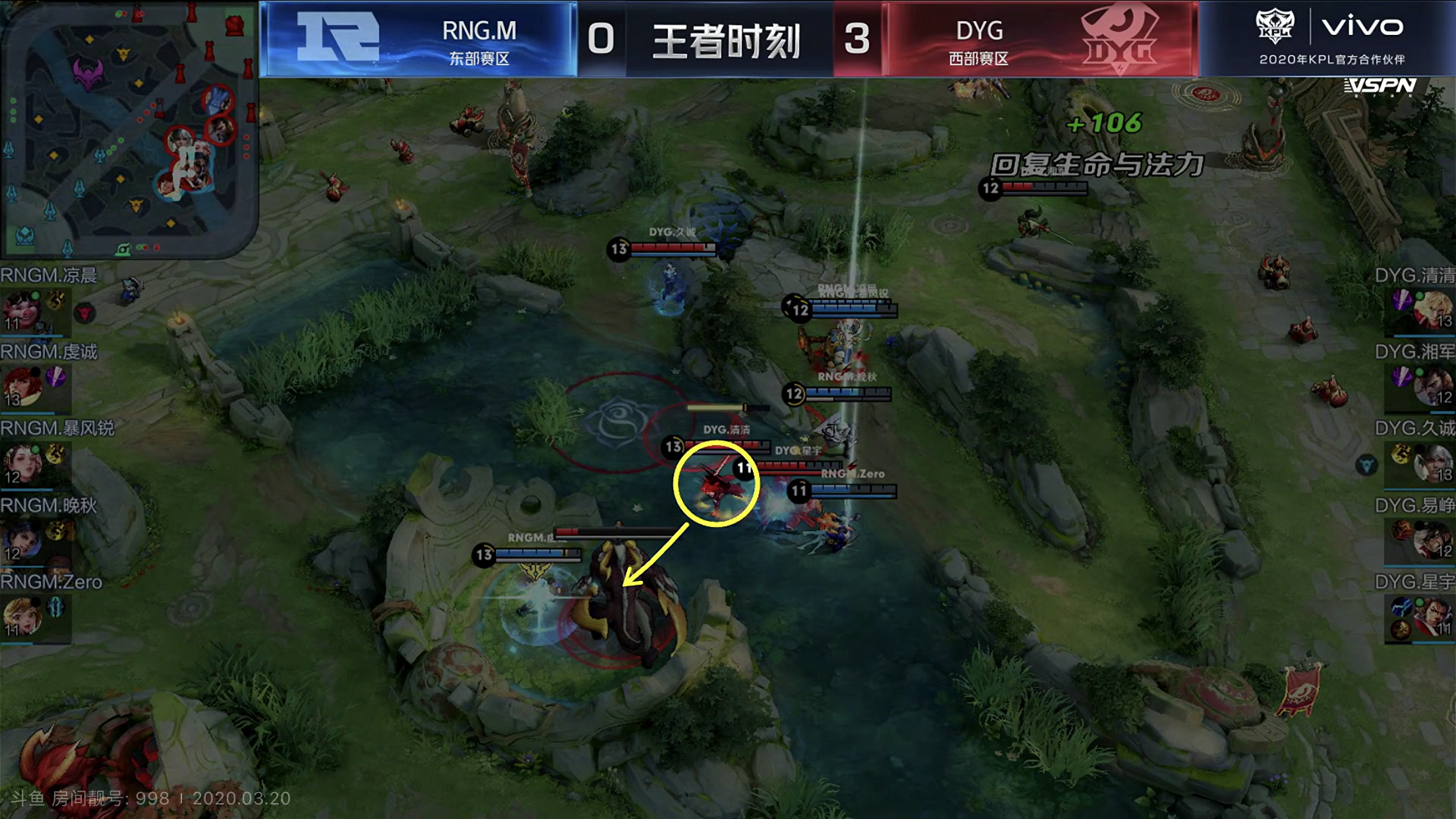The width and height of the screenshot is (1456, 819).
Task: Click the RNG.M team banner
Action: coord(419,40)
